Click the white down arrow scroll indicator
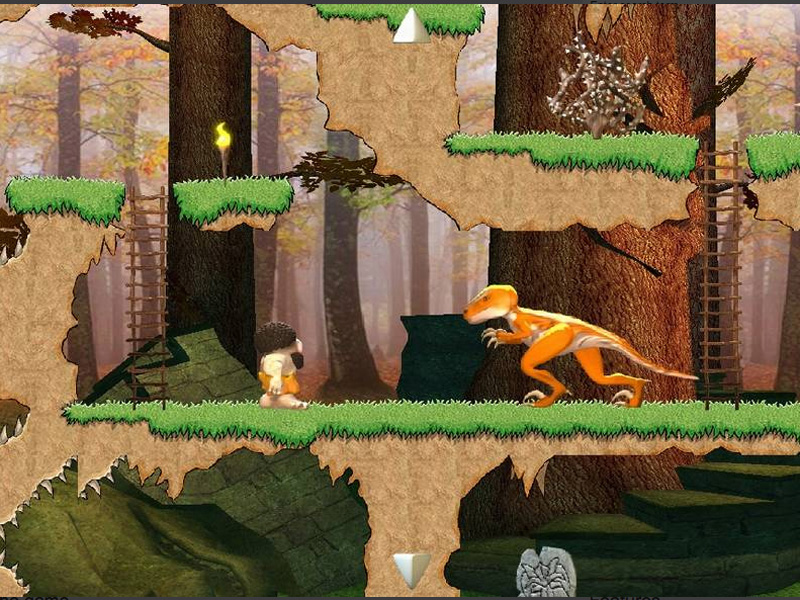Image resolution: width=800 pixels, height=600 pixels. coord(410,569)
